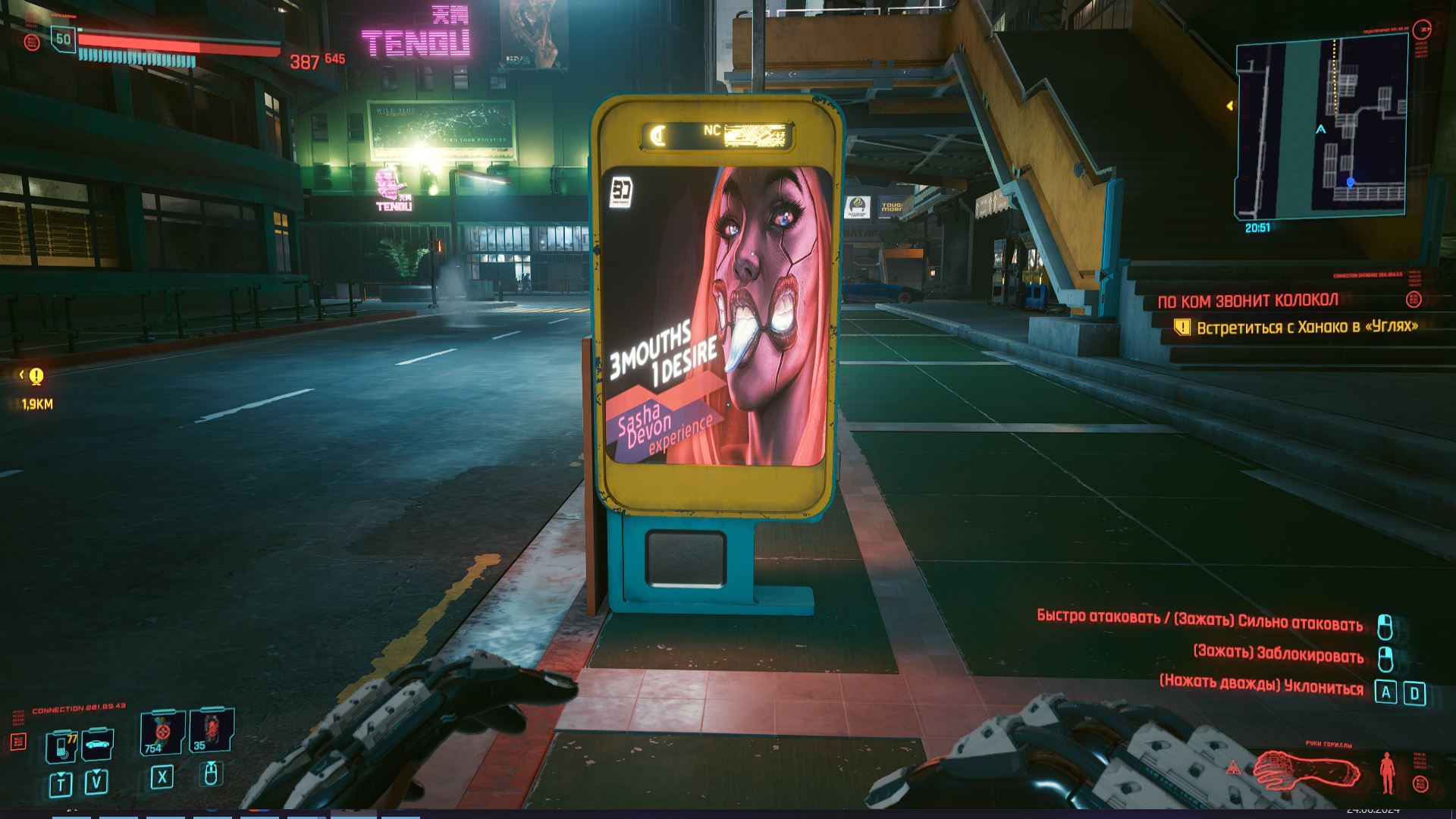Select objective "Встретиться с Ханако в «Углях»"

click(x=1307, y=328)
